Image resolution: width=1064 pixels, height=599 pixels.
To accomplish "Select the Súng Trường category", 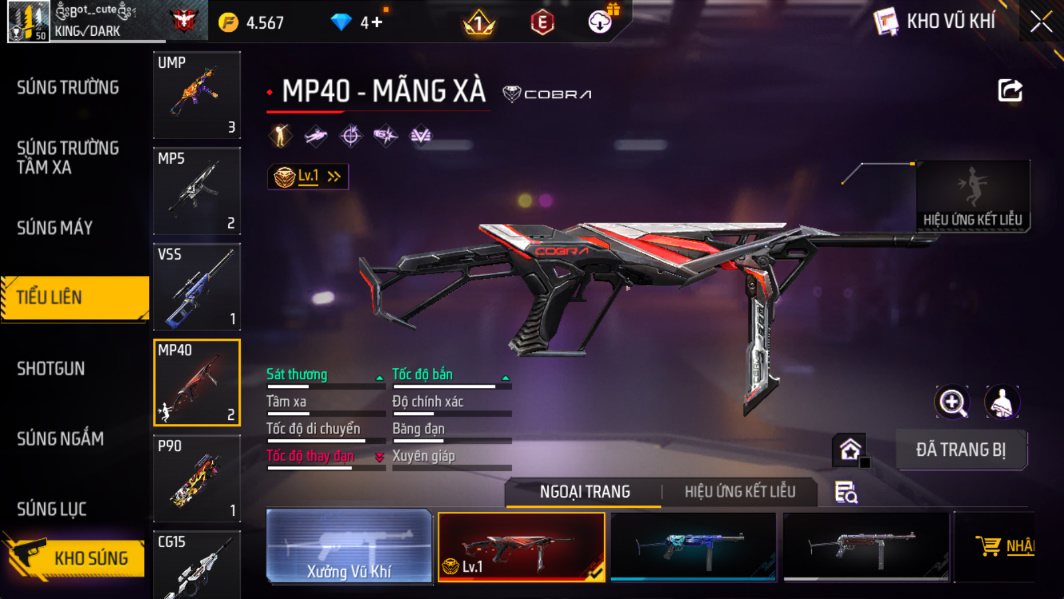I will pos(68,88).
